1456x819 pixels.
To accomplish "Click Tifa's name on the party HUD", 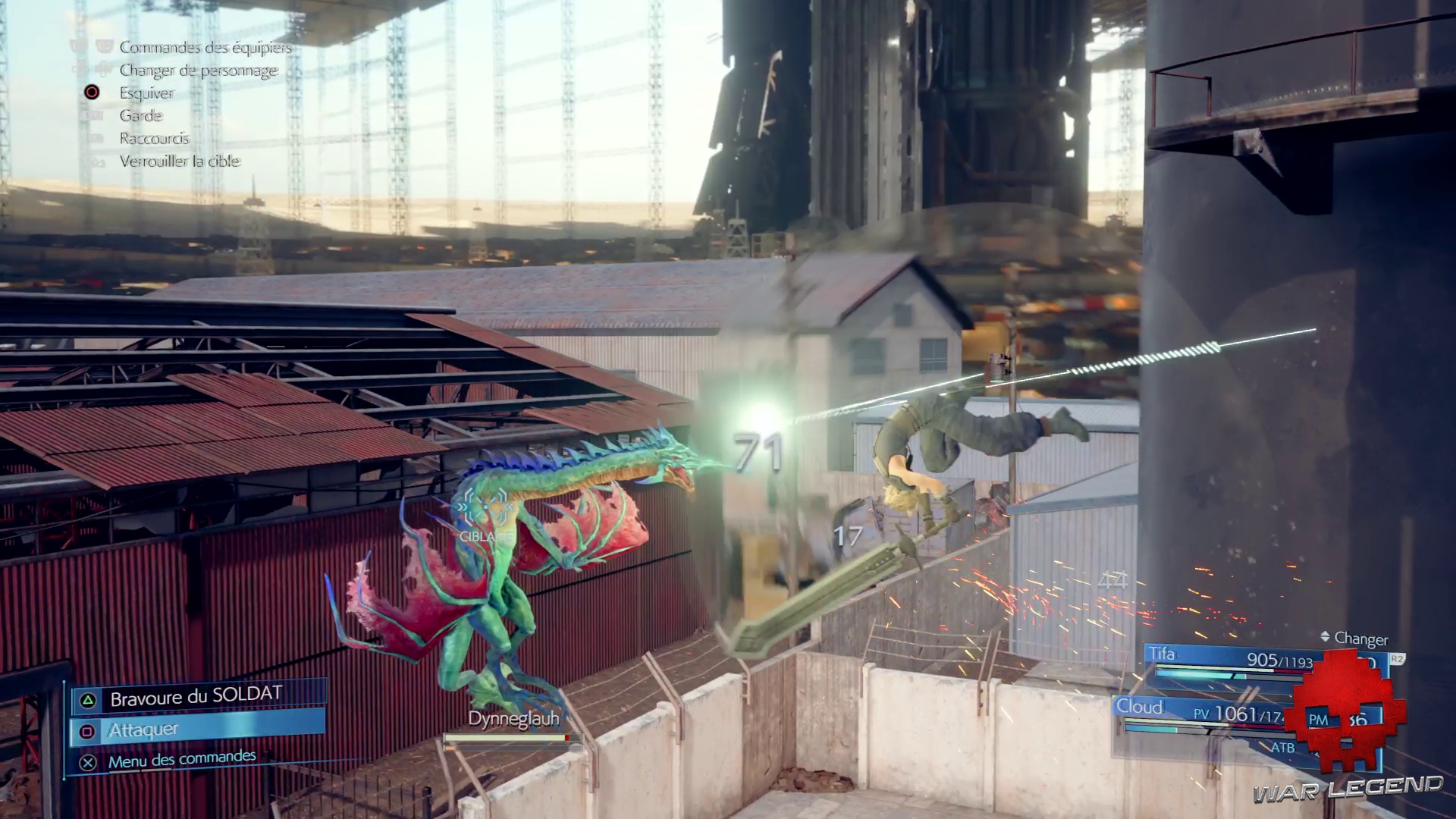I will (x=1163, y=654).
